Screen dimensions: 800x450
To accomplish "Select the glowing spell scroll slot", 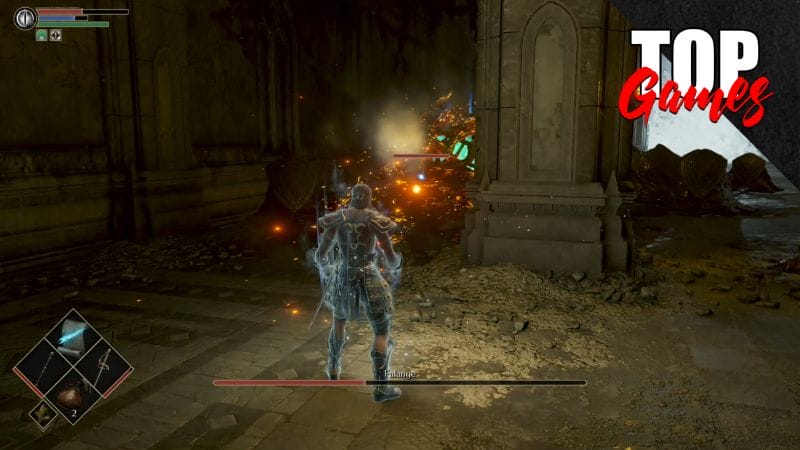I will coord(71,337).
